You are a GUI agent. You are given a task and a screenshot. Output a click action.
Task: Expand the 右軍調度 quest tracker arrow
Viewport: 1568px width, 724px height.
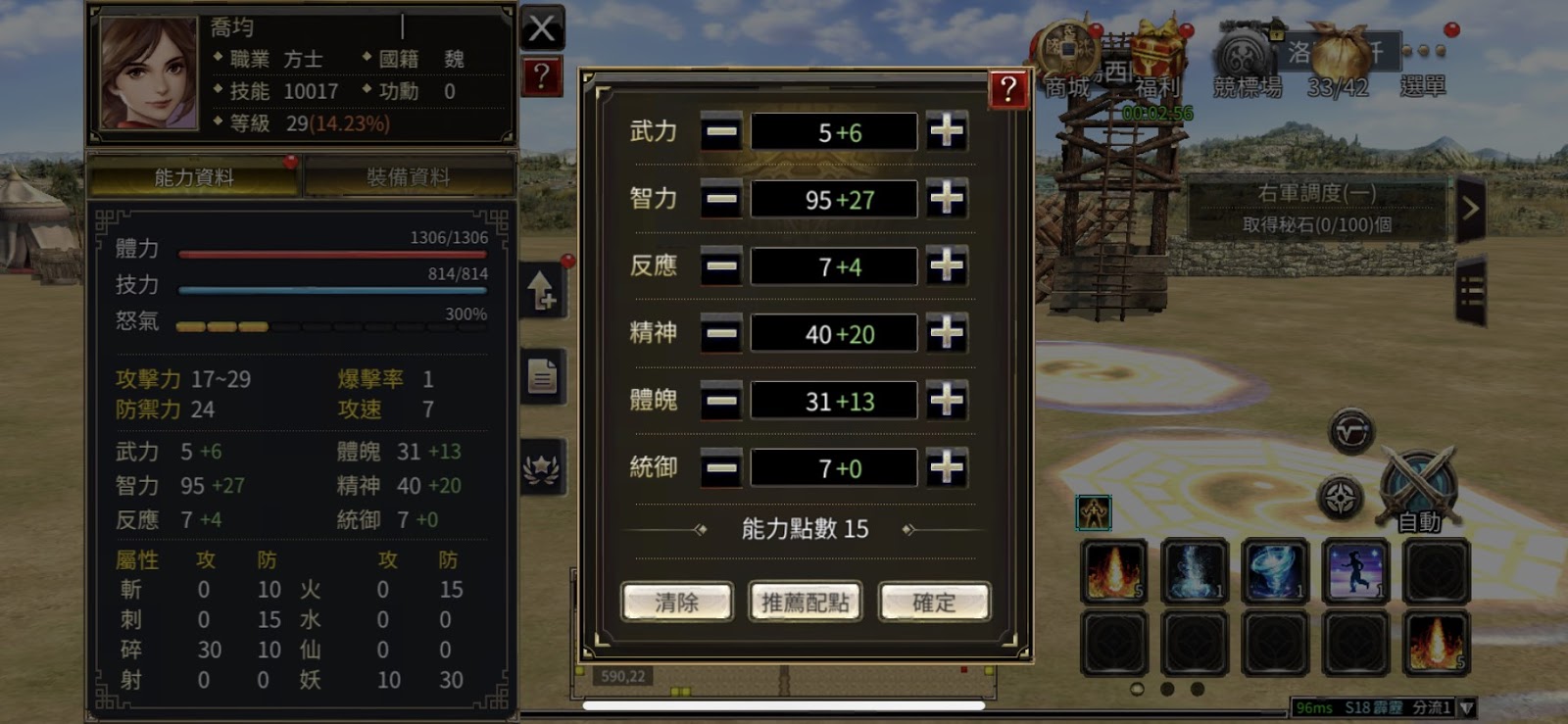pyautogui.click(x=1470, y=208)
